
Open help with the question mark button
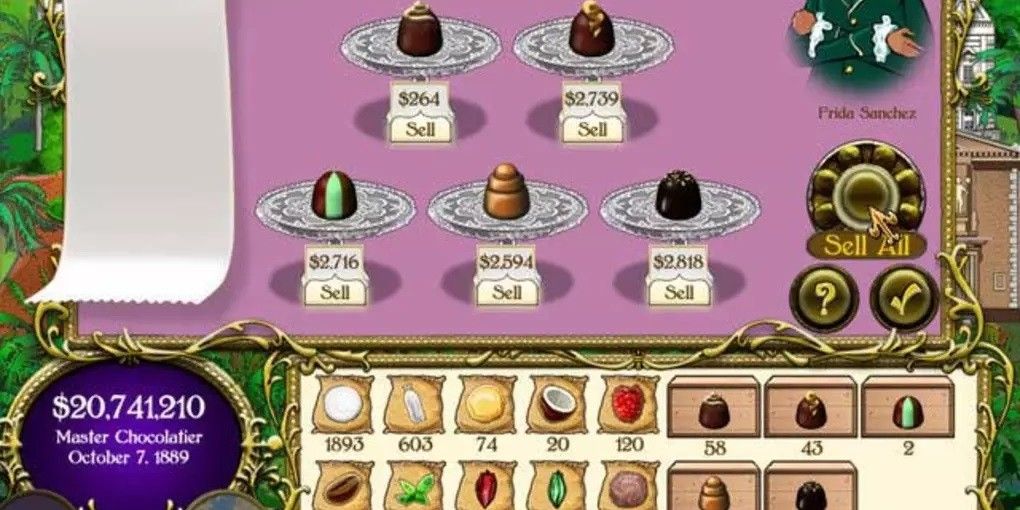823,297
